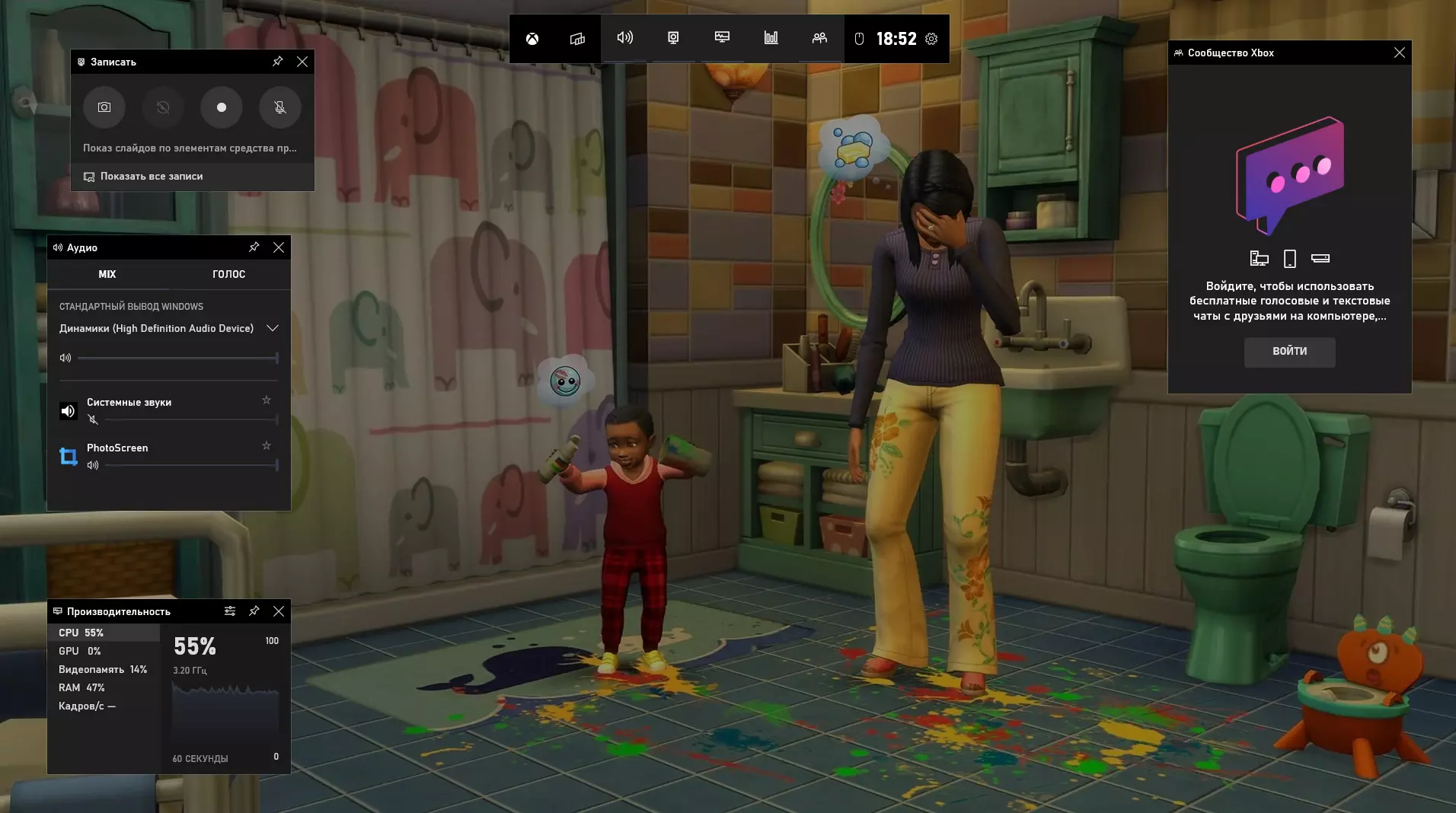1456x813 pixels.
Task: Mute the PhotoScreen app volume
Action: point(93,465)
